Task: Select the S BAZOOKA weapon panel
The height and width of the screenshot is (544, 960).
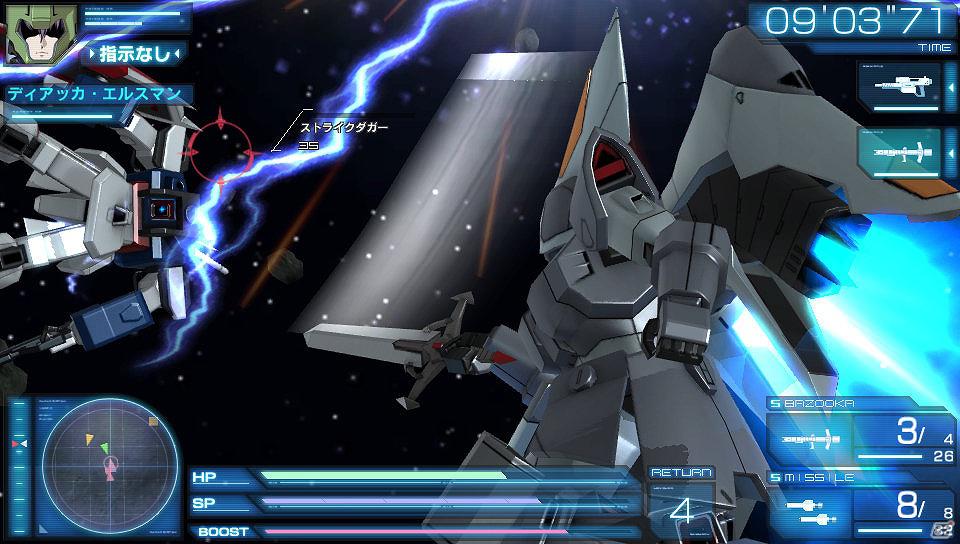Action: [858, 430]
